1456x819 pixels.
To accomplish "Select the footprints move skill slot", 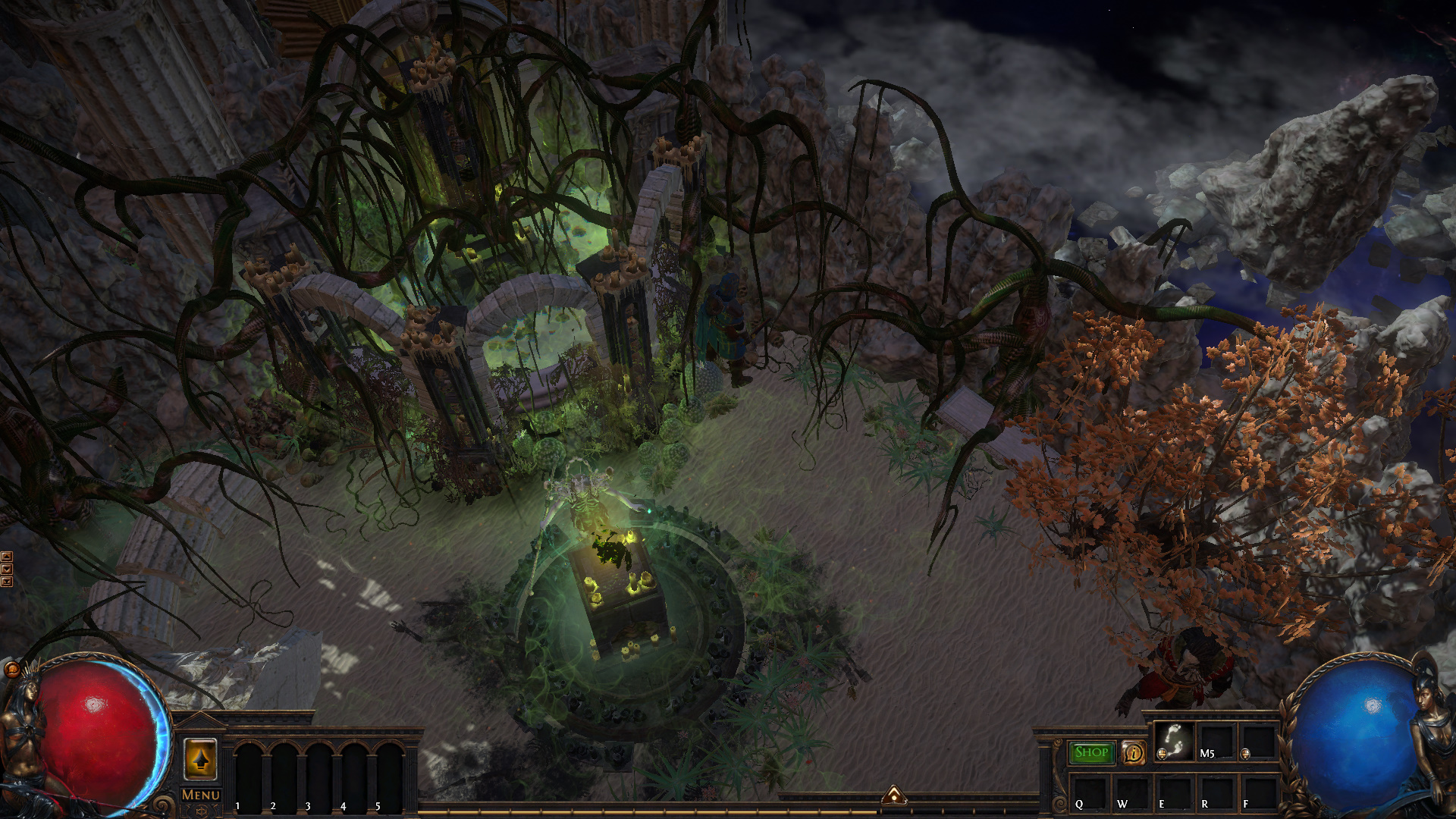I will pos(1173,741).
